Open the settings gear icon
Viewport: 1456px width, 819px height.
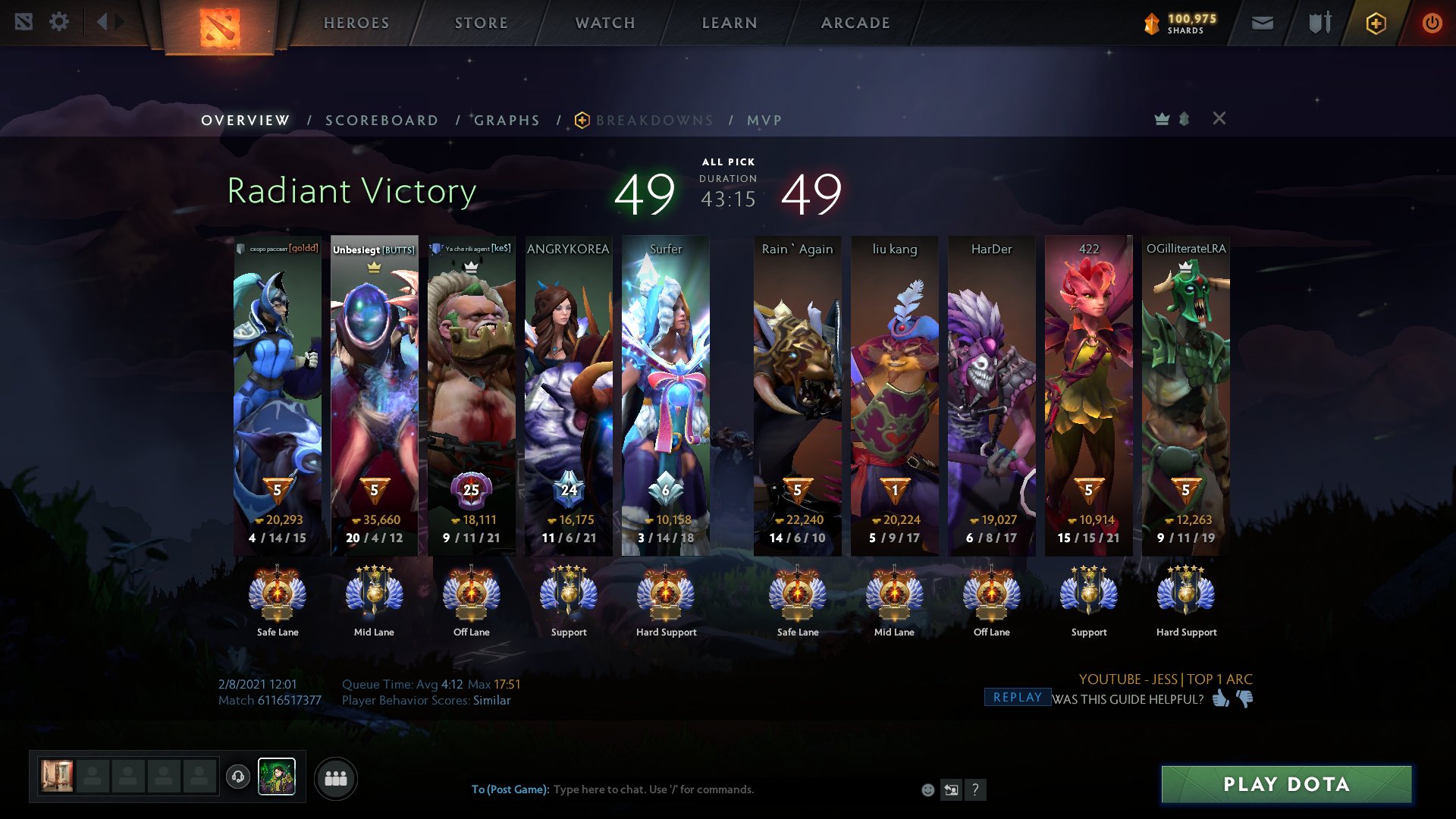(58, 22)
